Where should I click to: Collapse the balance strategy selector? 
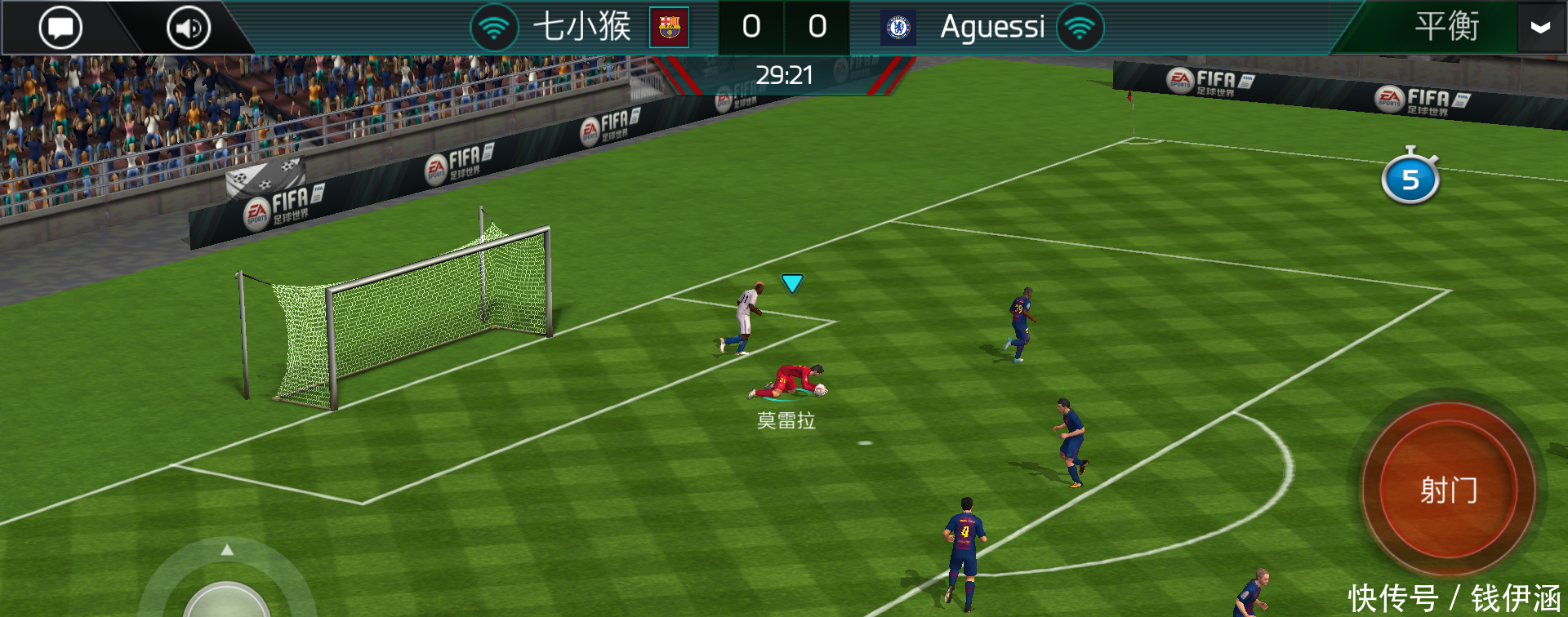(1541, 27)
